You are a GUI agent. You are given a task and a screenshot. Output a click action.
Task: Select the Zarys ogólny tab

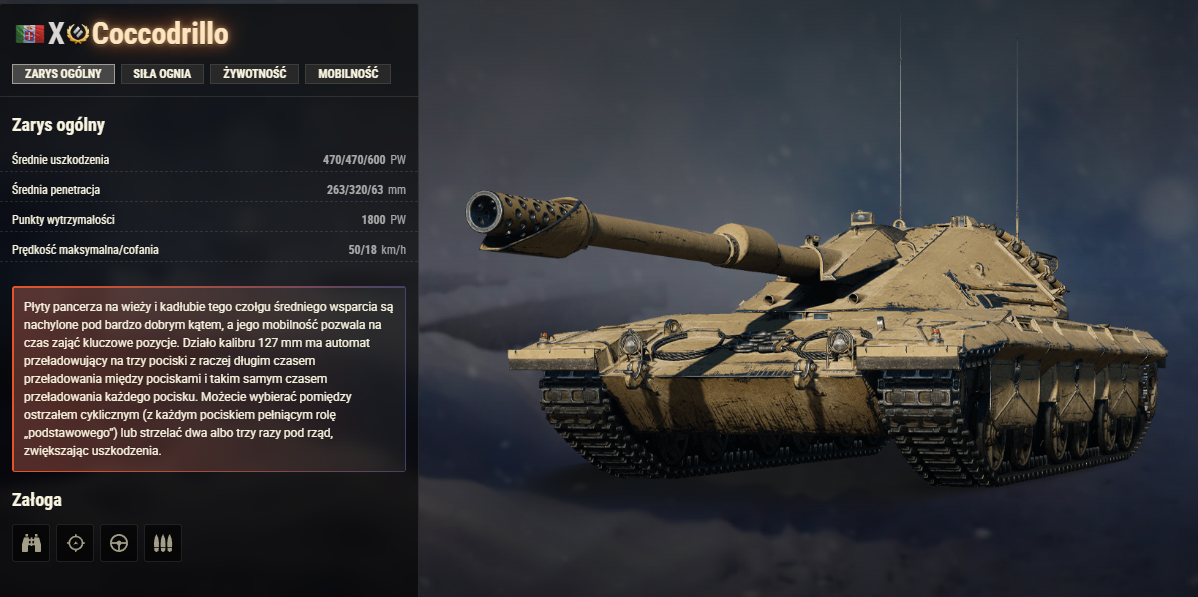[x=63, y=74]
